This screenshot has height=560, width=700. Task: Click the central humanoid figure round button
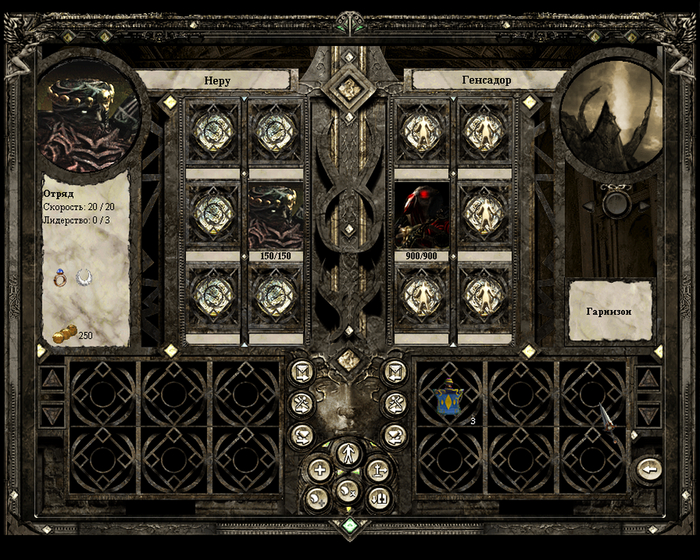(x=347, y=452)
